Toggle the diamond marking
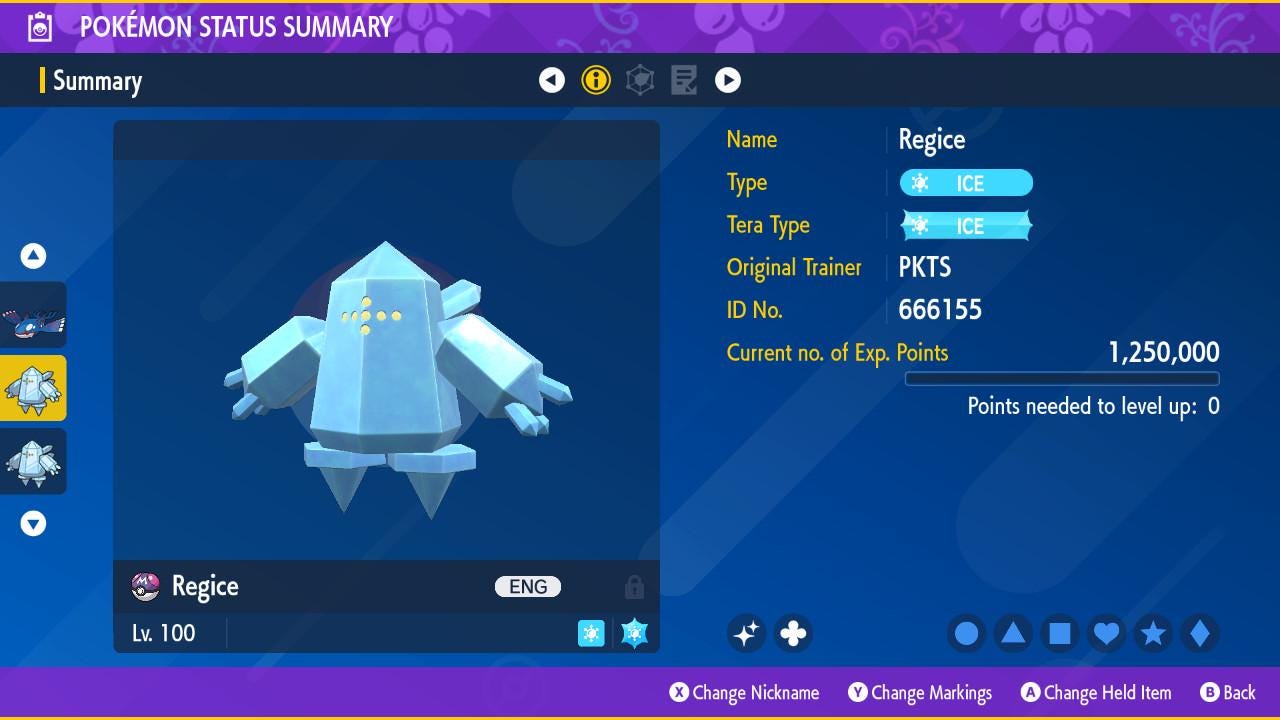The width and height of the screenshot is (1280, 720). [x=1199, y=633]
